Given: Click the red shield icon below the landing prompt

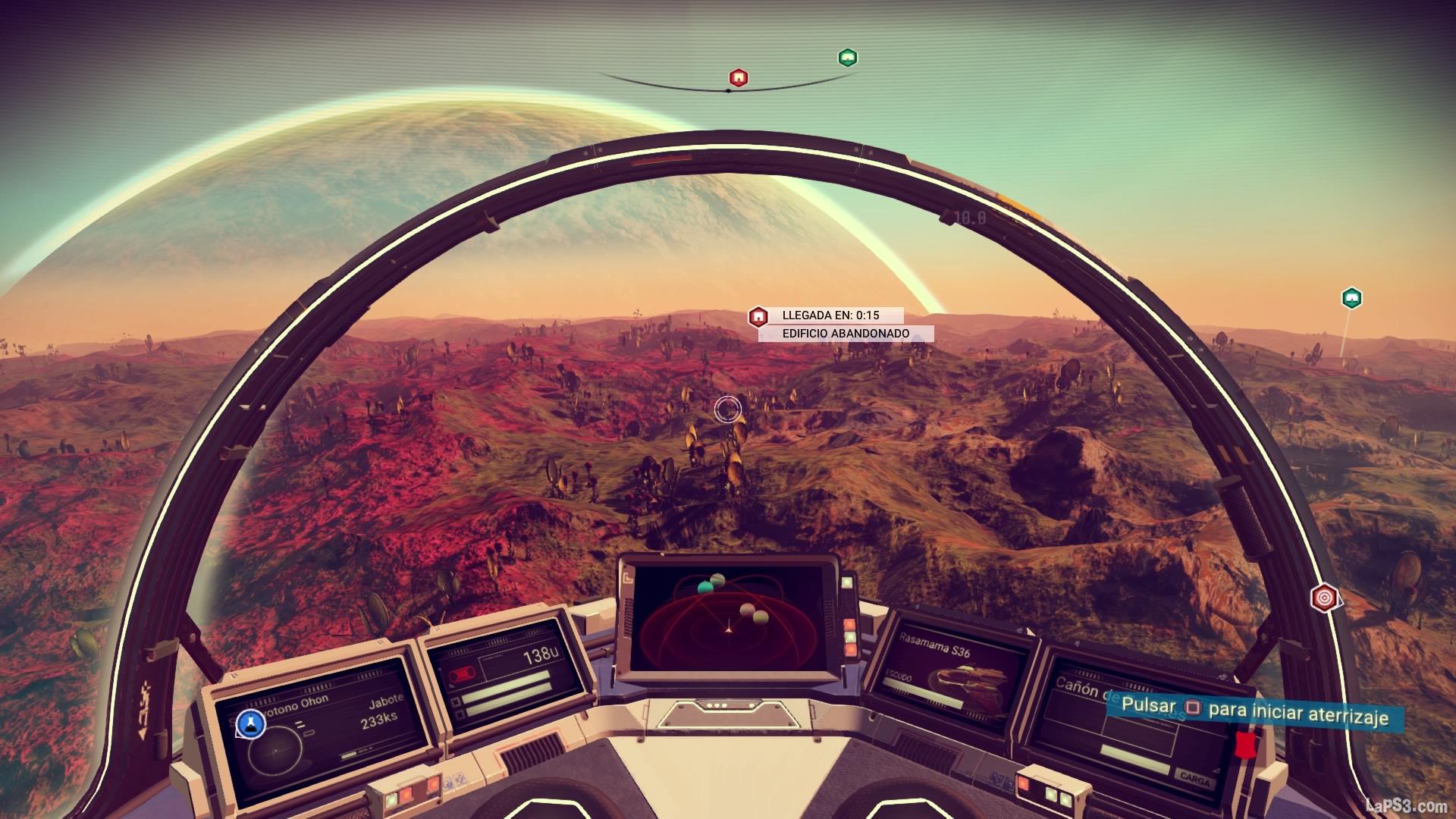Looking at the screenshot, I should click(x=1243, y=745).
